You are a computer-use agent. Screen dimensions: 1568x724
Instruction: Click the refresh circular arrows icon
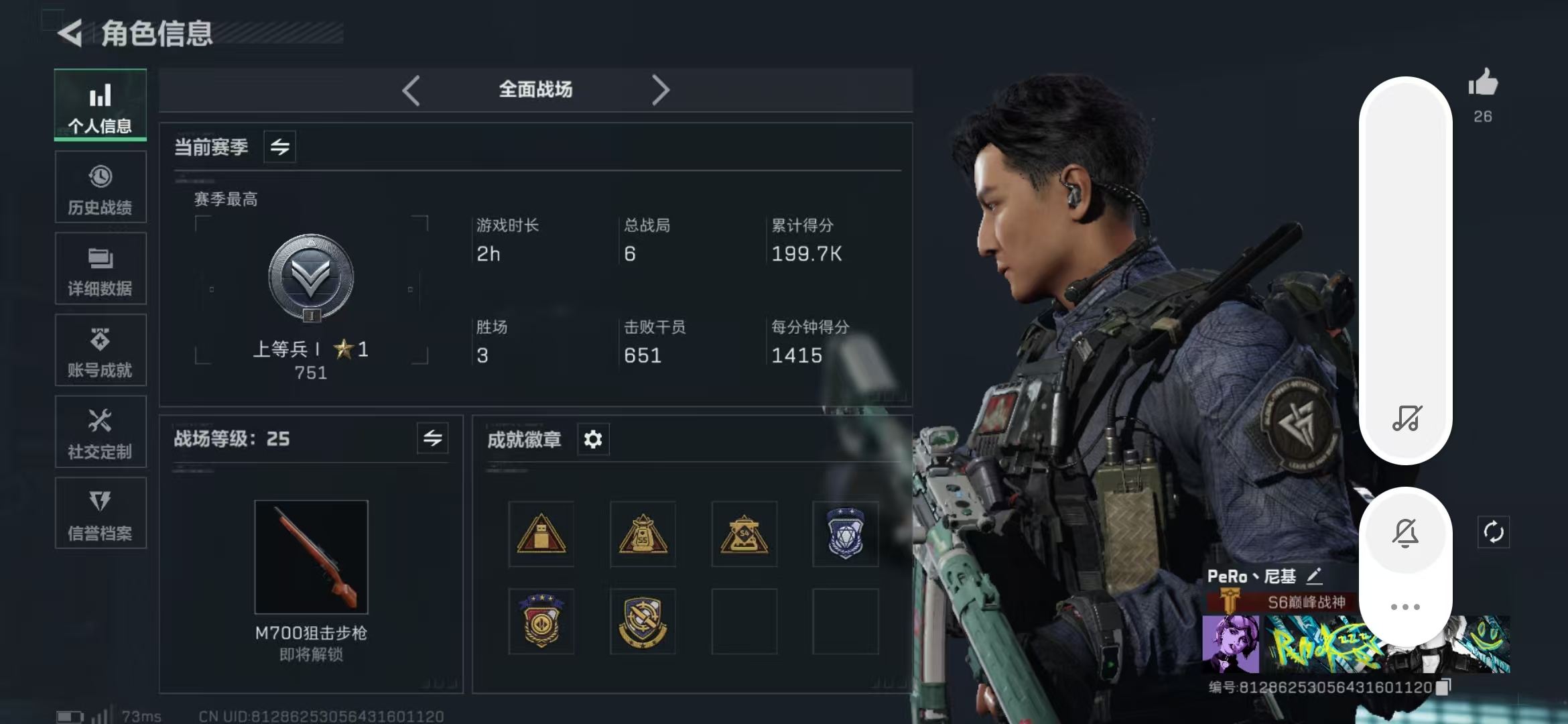click(x=1495, y=532)
